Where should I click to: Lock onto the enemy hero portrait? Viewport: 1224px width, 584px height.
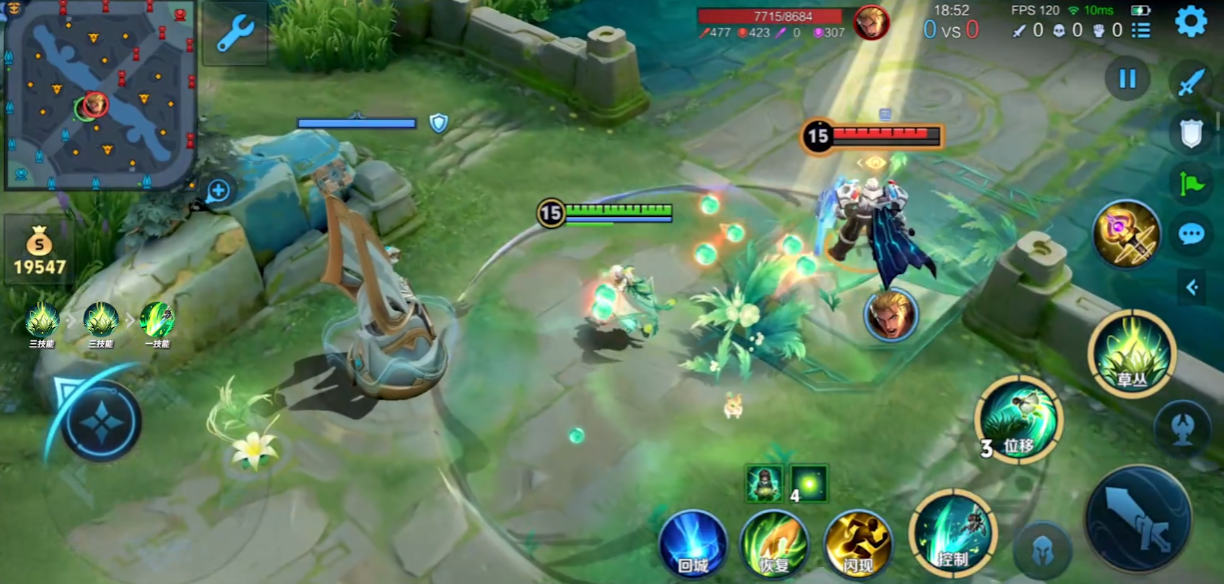[890, 314]
